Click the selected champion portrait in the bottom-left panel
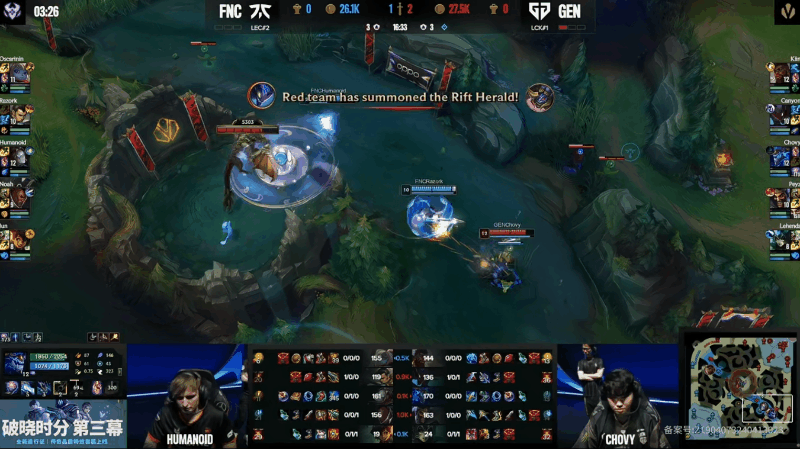 coord(16,365)
